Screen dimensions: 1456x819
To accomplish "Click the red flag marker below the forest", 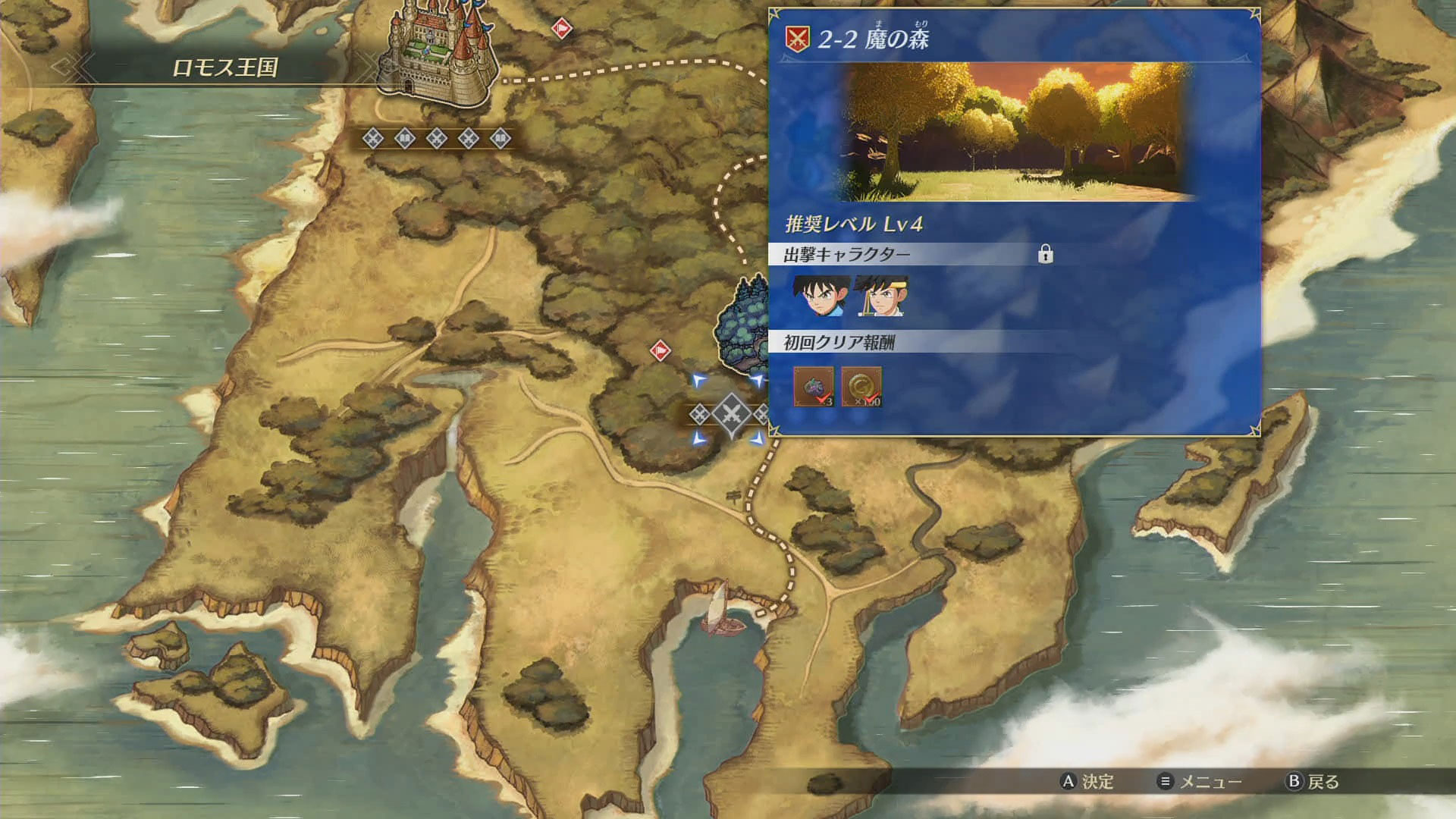I will tap(661, 350).
